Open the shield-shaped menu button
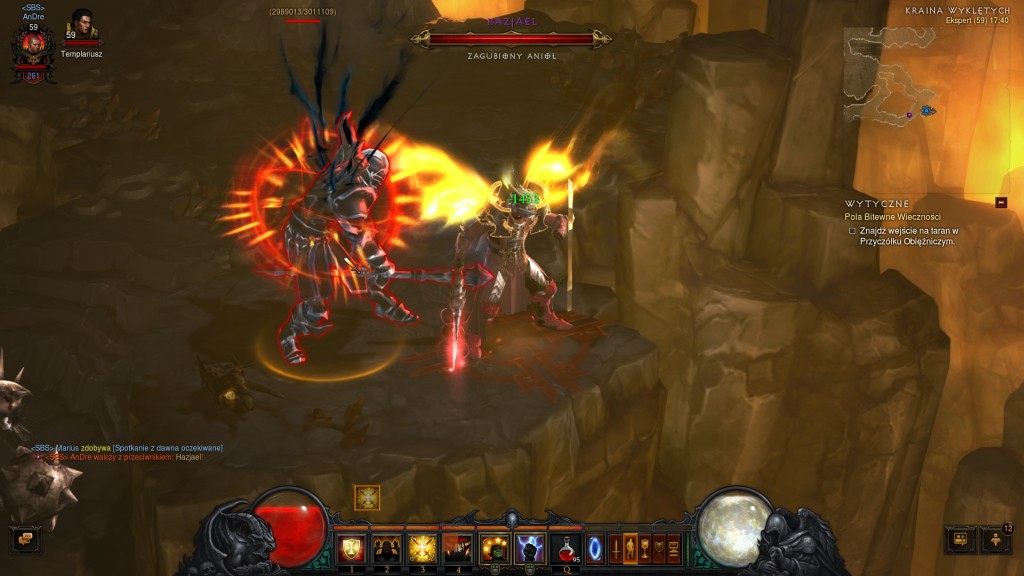The image size is (1024, 576). (x=659, y=548)
